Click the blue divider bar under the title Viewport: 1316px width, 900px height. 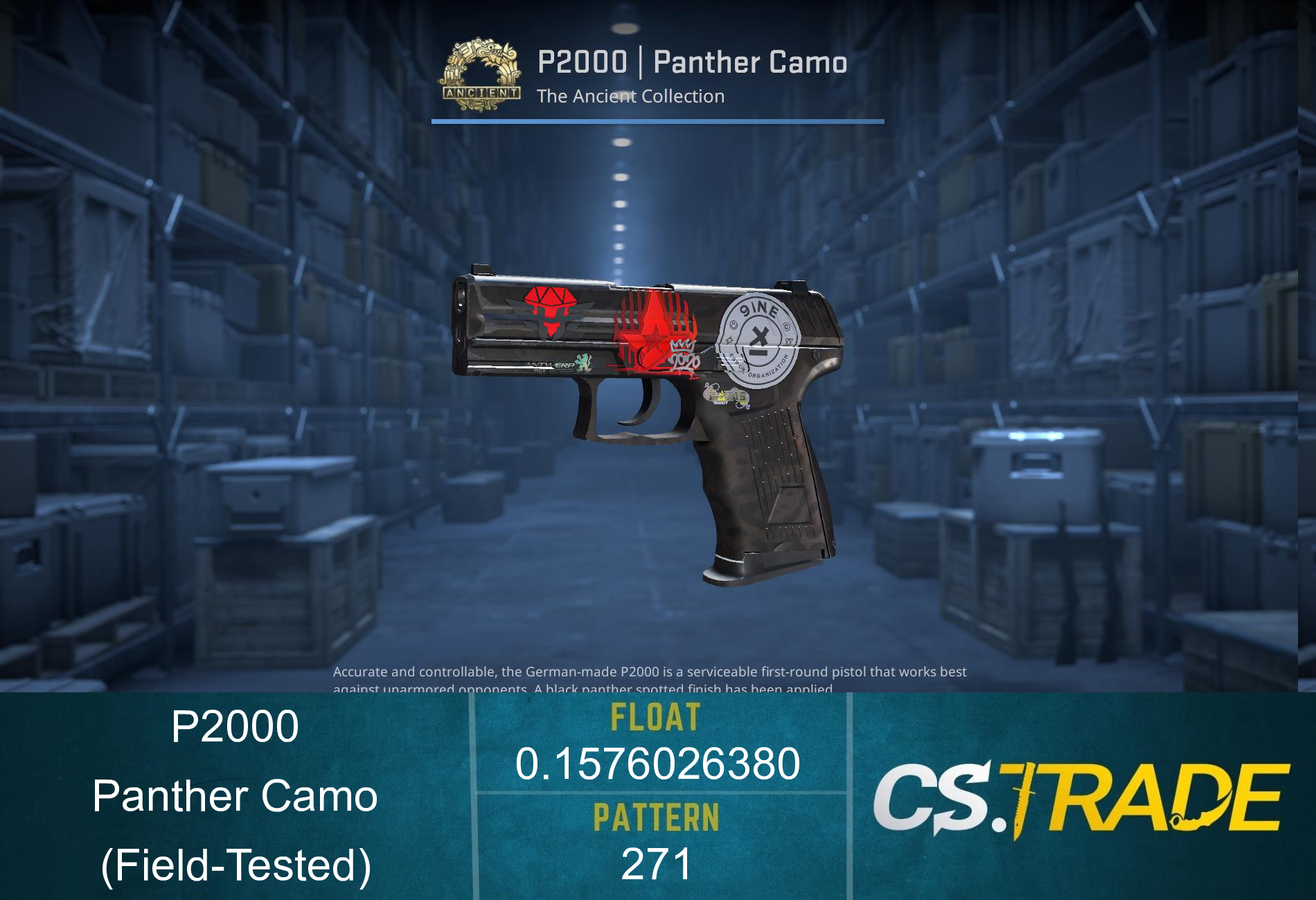pyautogui.click(x=655, y=123)
